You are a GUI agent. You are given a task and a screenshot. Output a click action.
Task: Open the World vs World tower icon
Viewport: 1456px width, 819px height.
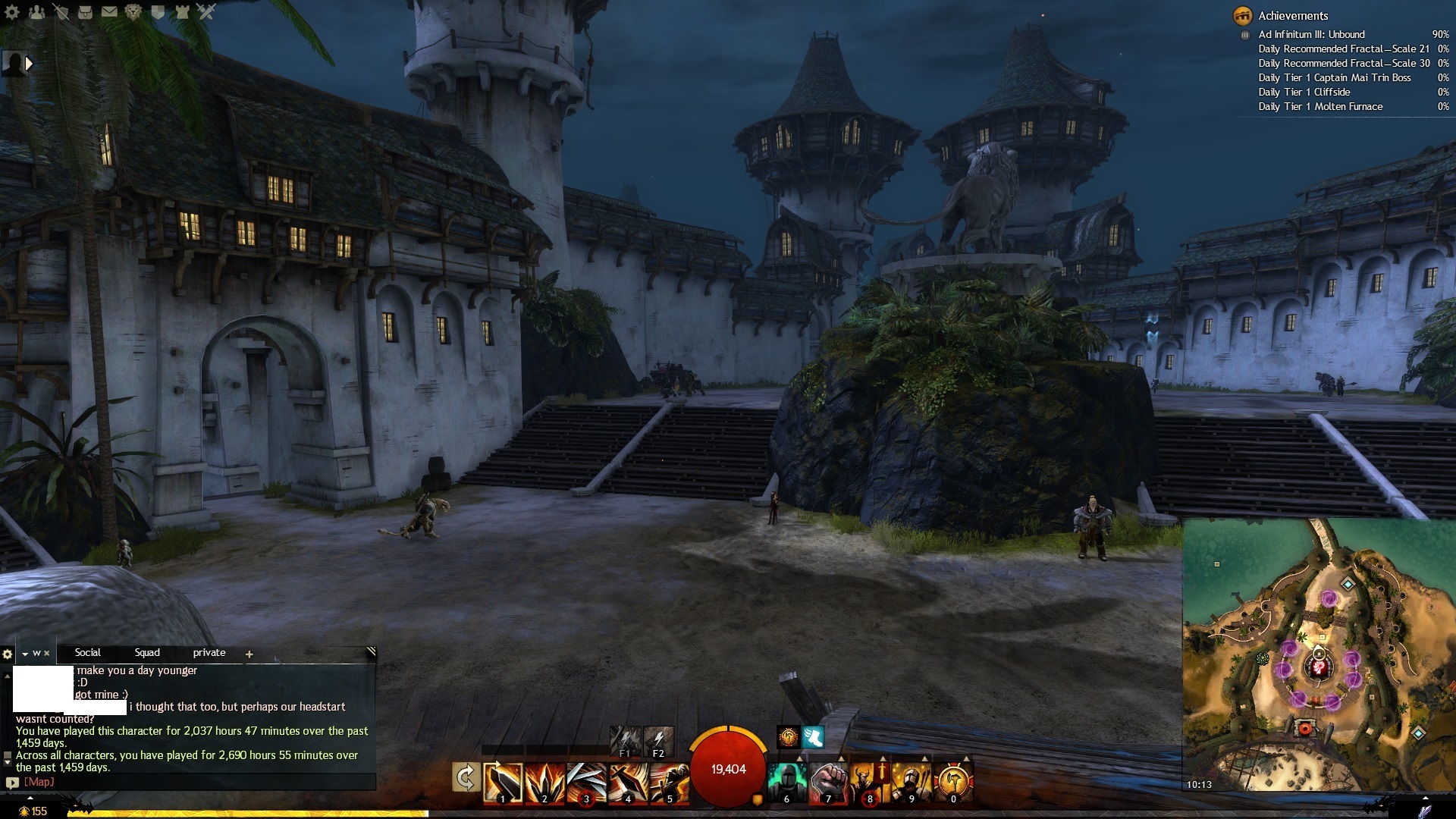point(182,11)
